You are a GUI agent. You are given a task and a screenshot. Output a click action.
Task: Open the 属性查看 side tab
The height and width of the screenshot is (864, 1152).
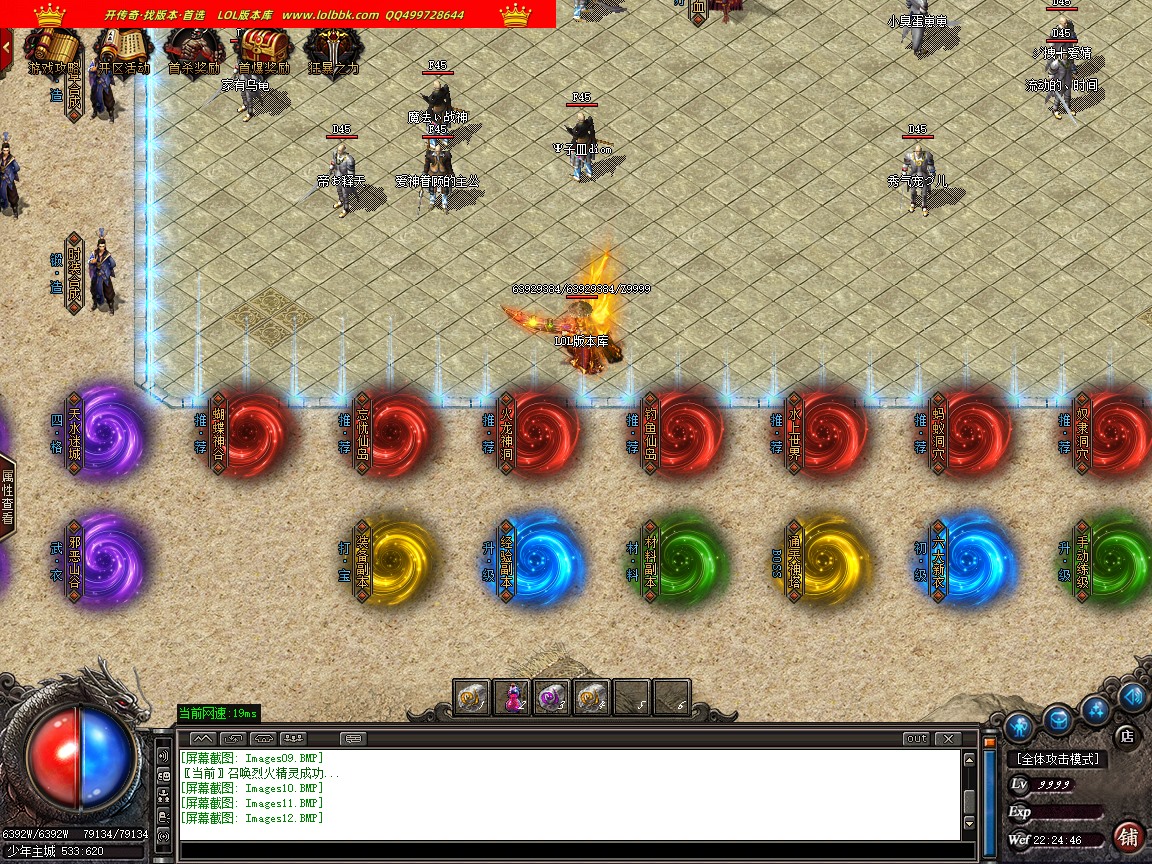[7, 496]
